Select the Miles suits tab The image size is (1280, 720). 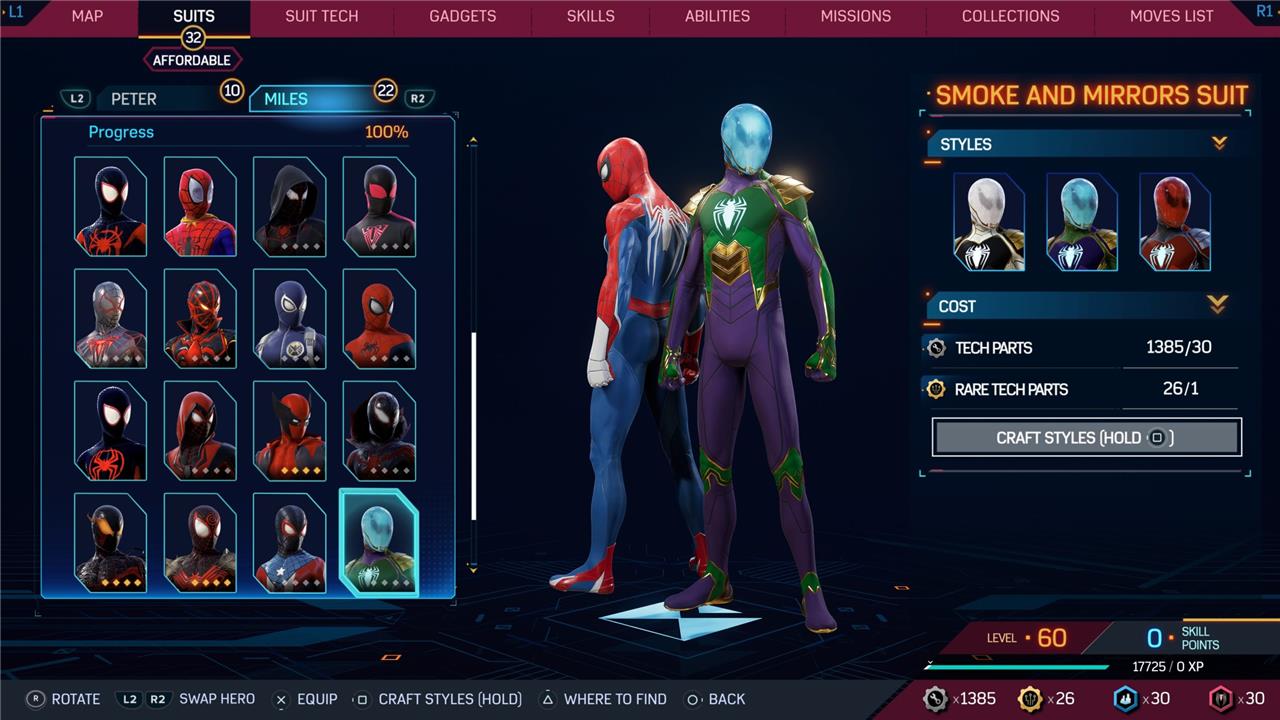click(x=286, y=99)
